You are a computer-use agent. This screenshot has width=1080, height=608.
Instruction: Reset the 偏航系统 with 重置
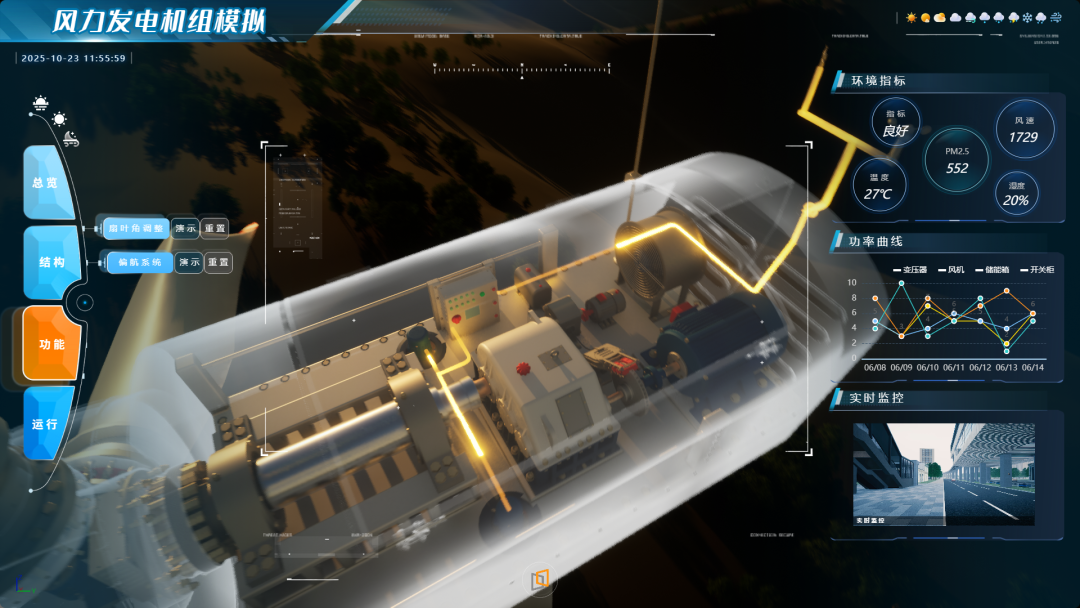pos(218,262)
